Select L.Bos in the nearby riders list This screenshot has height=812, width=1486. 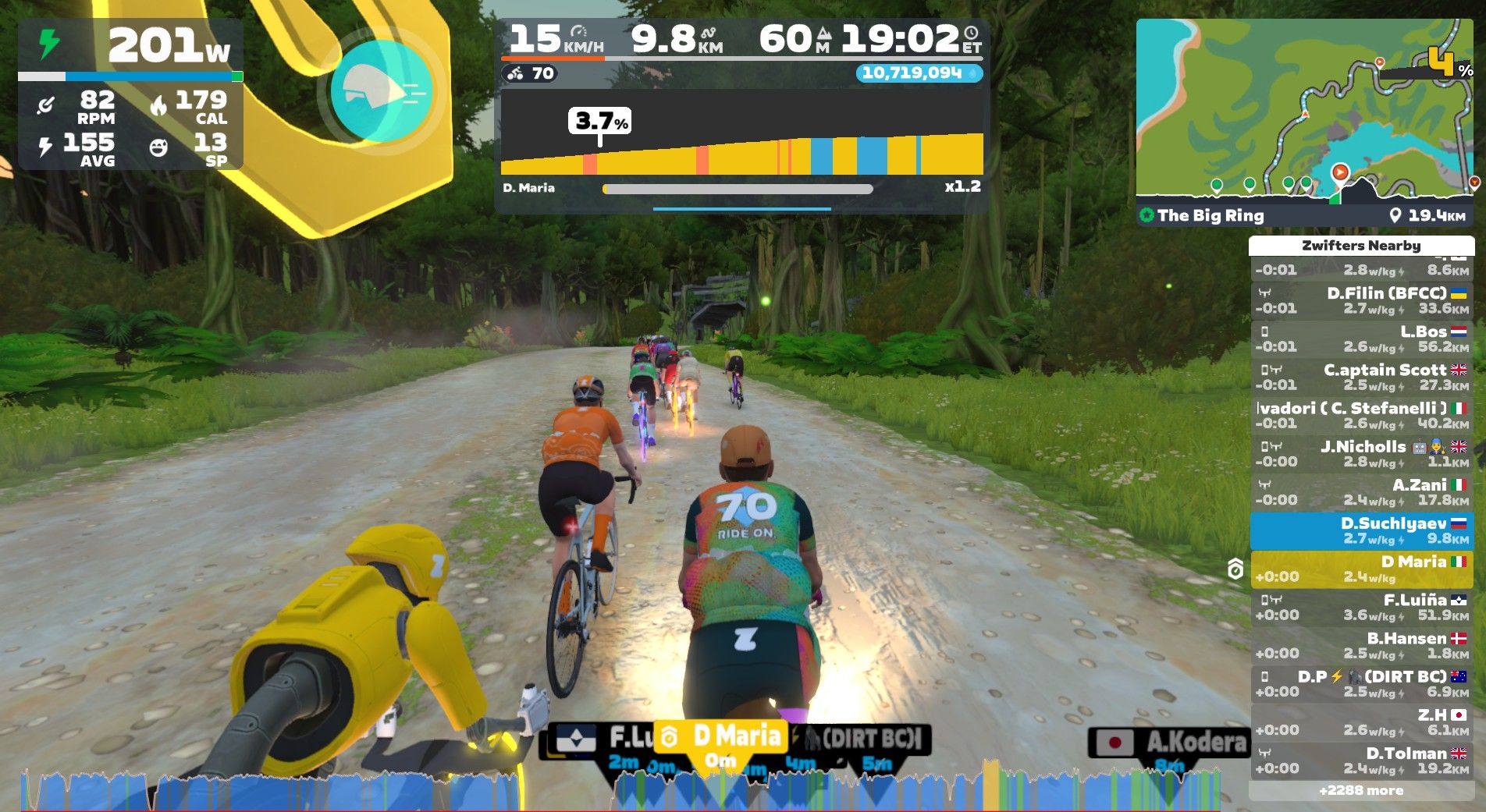point(1361,339)
